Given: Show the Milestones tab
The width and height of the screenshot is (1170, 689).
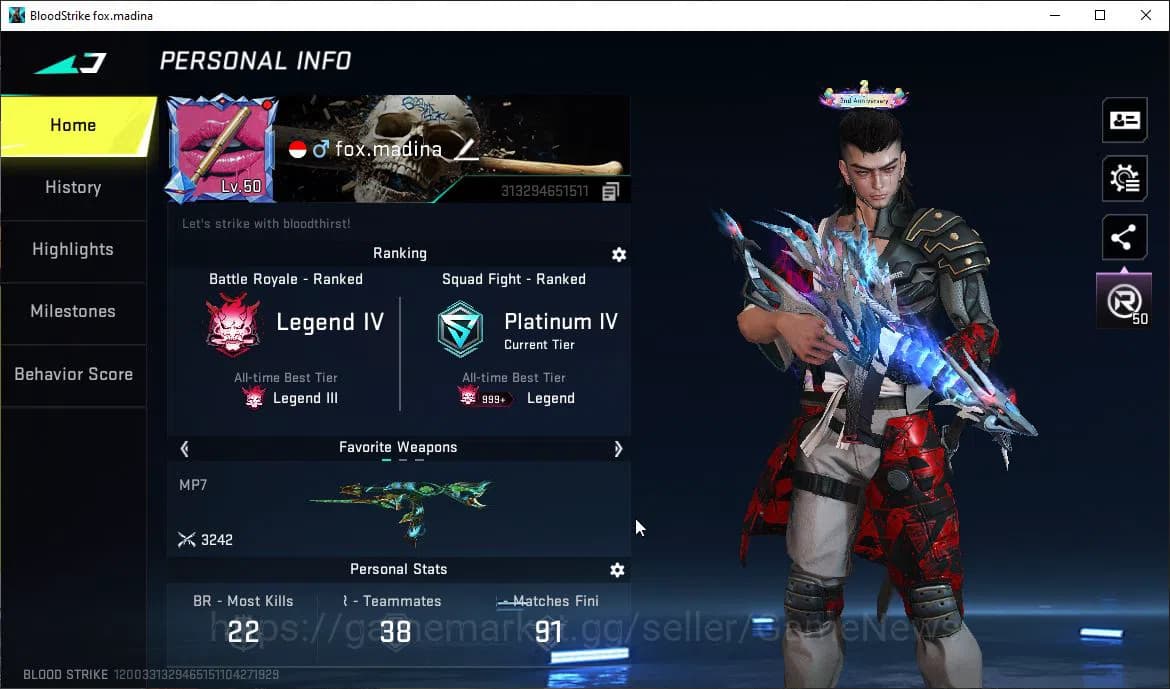Looking at the screenshot, I should tap(73, 311).
